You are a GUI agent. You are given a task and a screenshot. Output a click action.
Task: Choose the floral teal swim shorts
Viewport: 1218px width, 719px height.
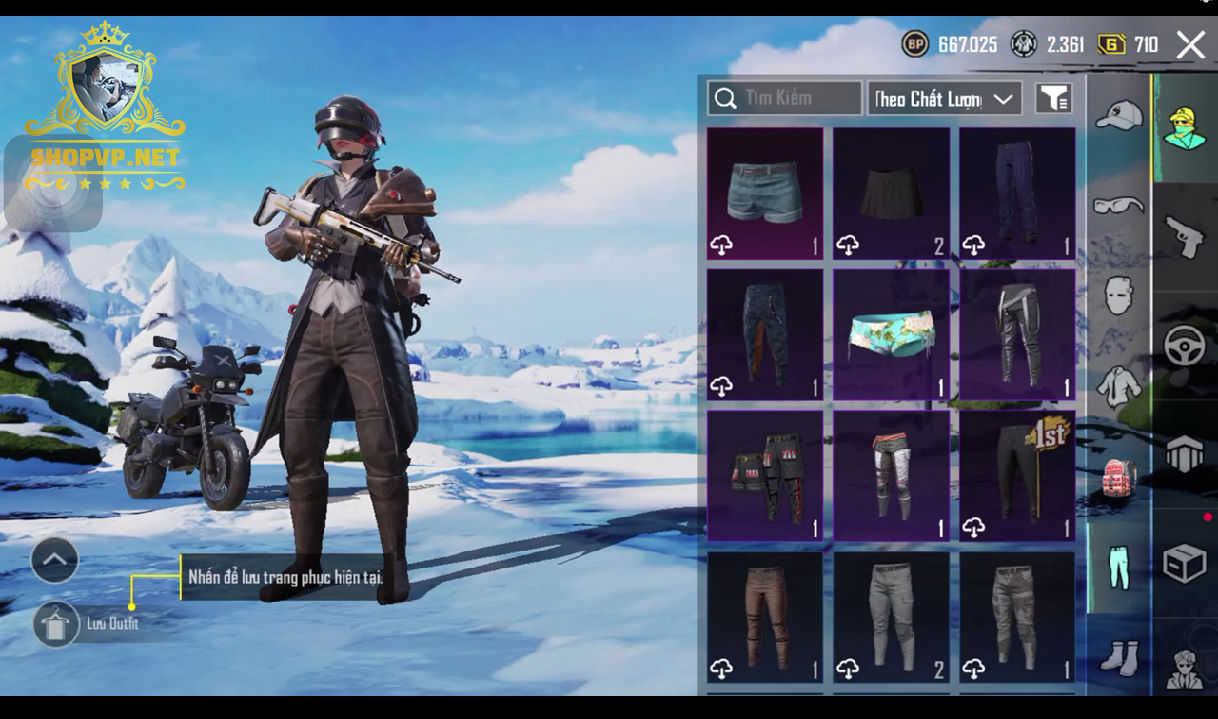coord(891,335)
